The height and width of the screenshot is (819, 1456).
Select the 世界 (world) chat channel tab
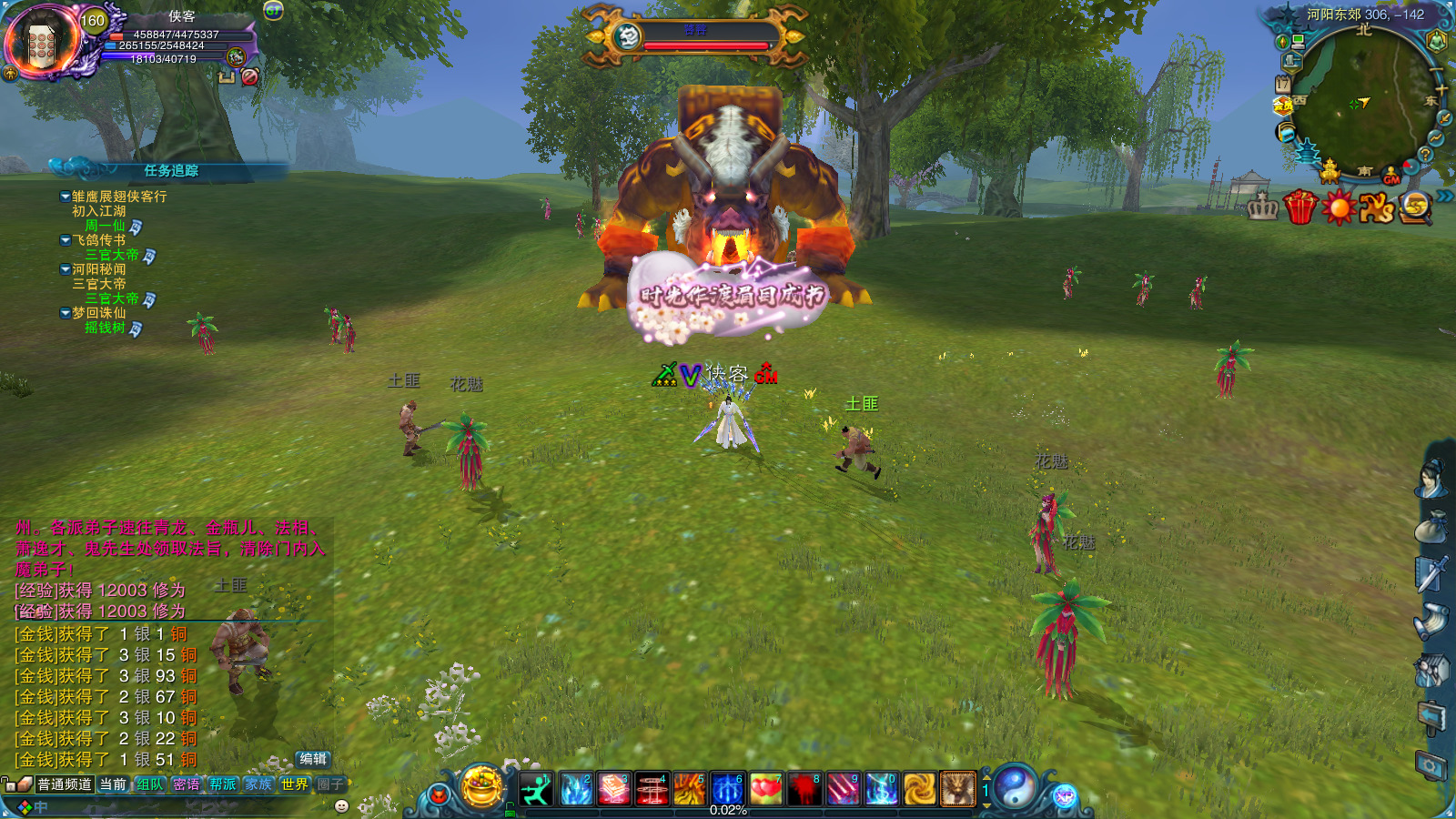pos(294,784)
